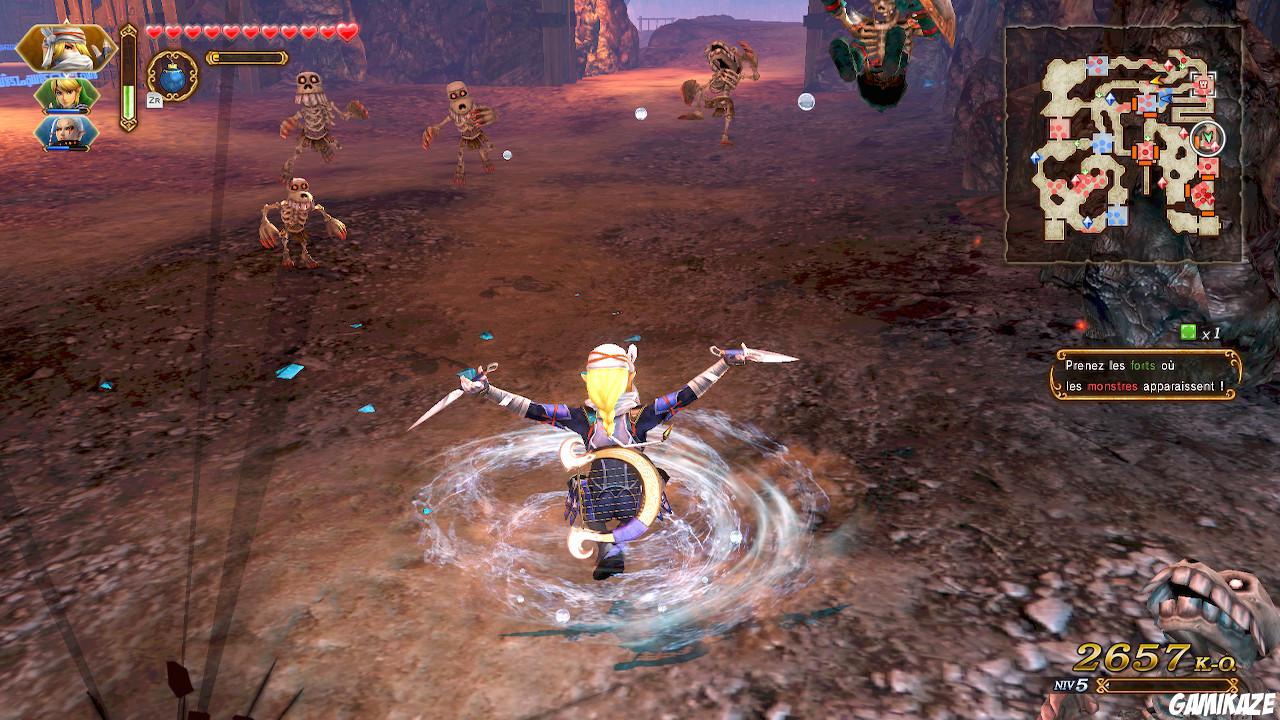Screen dimensions: 1280x720
Task: Select the boss skull marker on the minimap
Action: click(x=1202, y=84)
